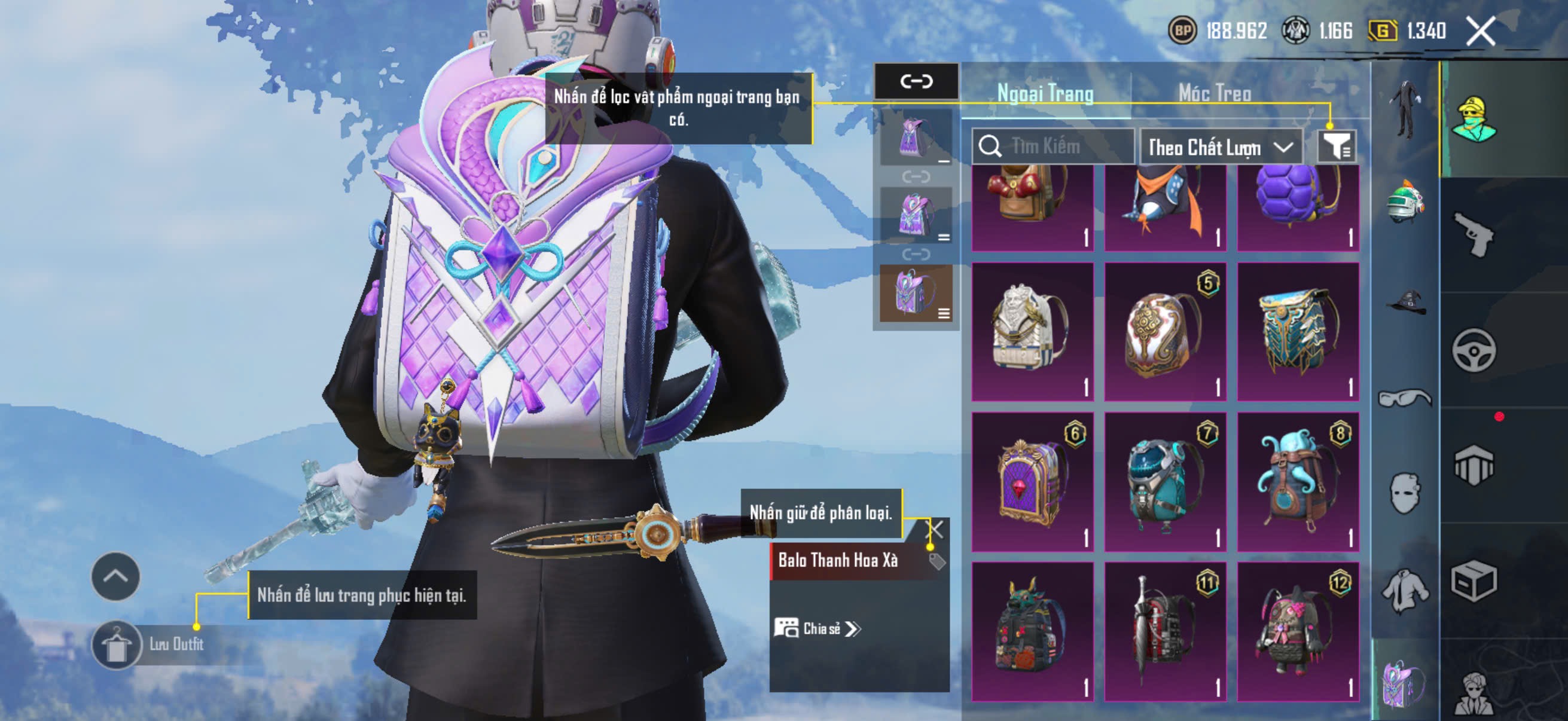Image resolution: width=1568 pixels, height=721 pixels.
Task: Select the teal robot-helmet backpack
Action: [1165, 482]
